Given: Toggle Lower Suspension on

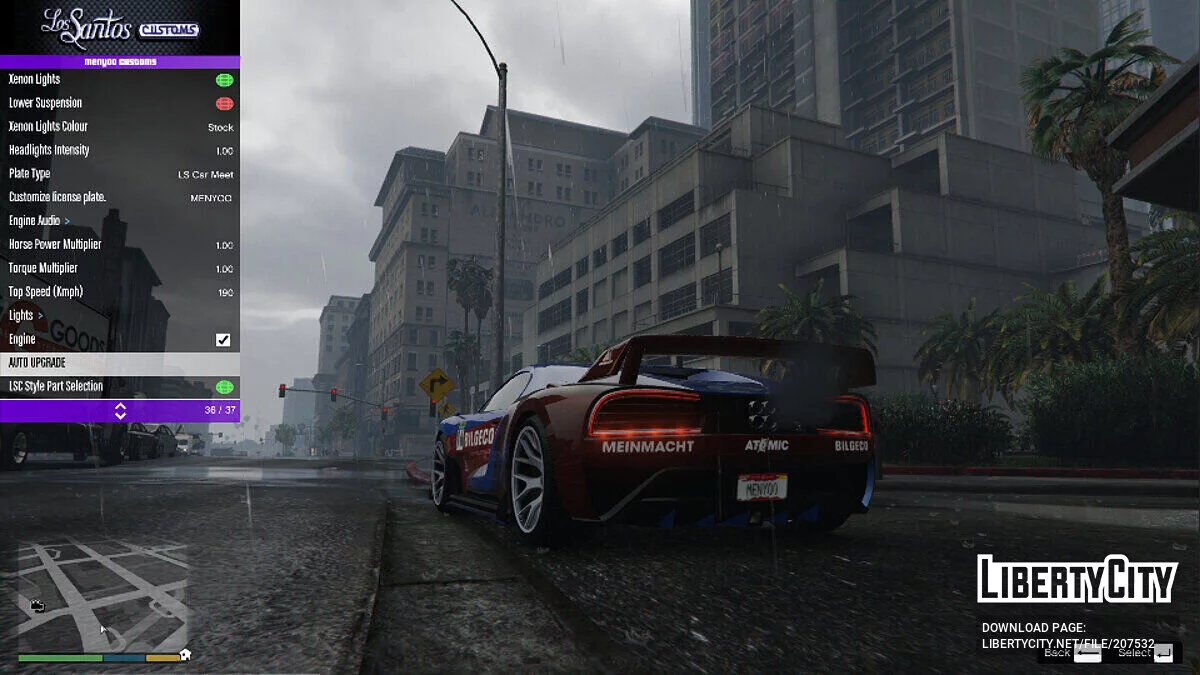Looking at the screenshot, I should [x=224, y=103].
